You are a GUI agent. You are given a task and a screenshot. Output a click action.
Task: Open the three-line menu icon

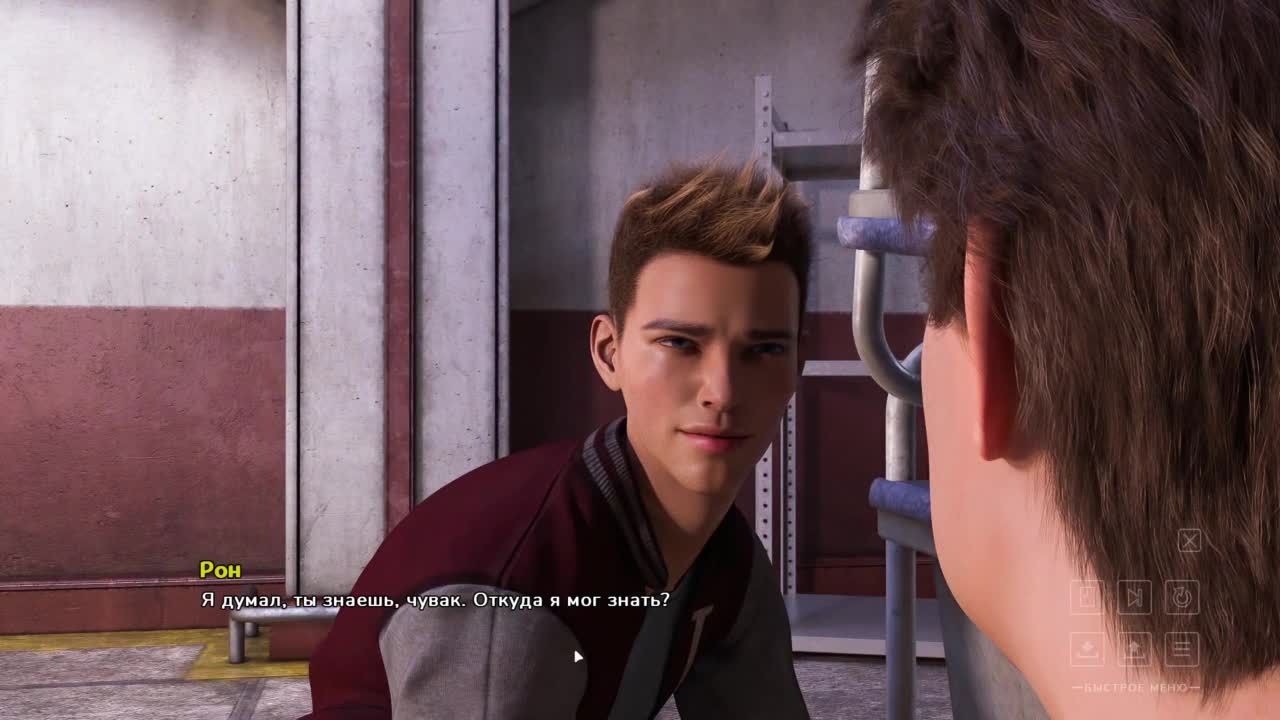(x=1182, y=649)
